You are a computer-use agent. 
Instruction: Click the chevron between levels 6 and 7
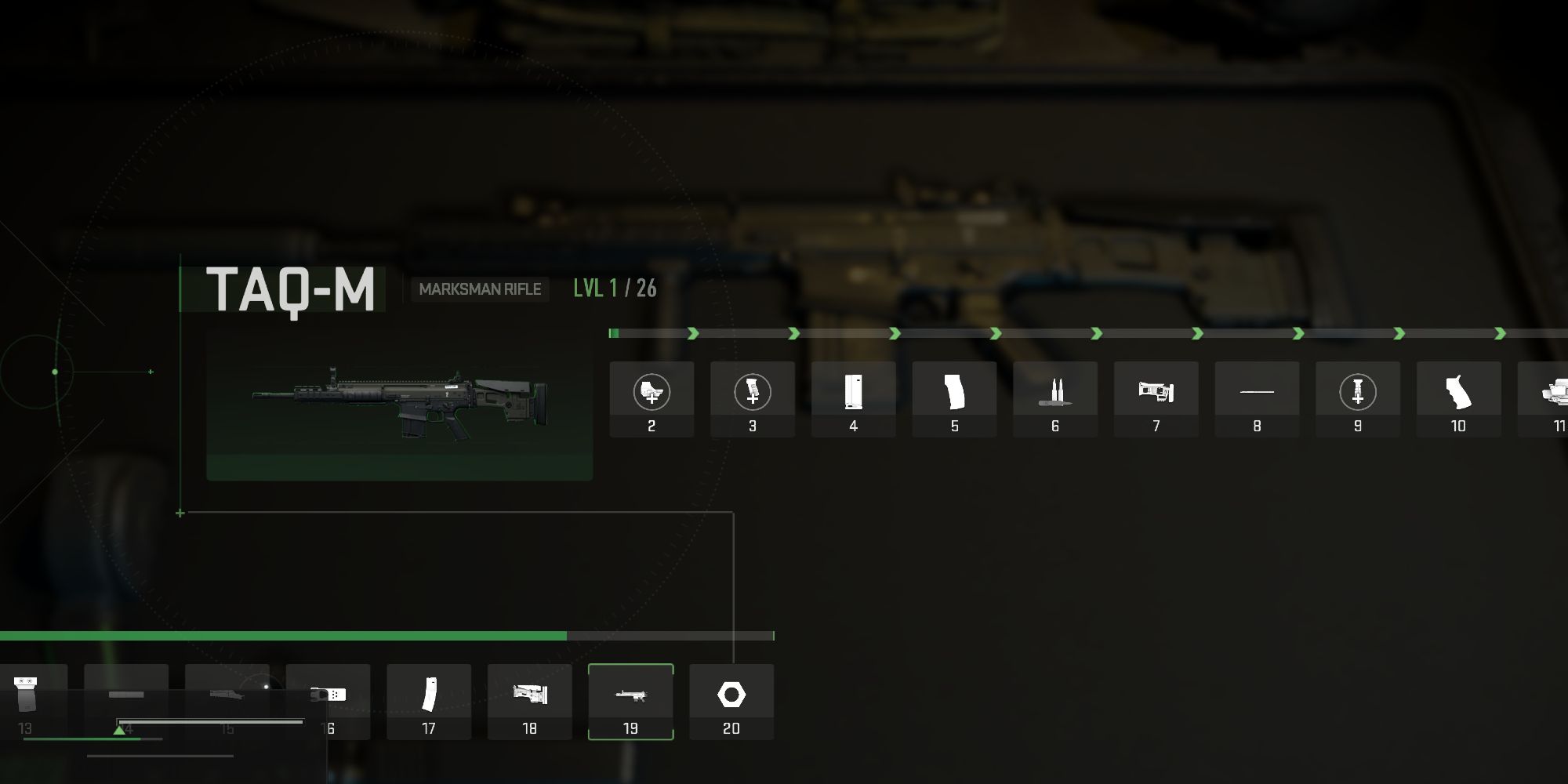[1098, 332]
